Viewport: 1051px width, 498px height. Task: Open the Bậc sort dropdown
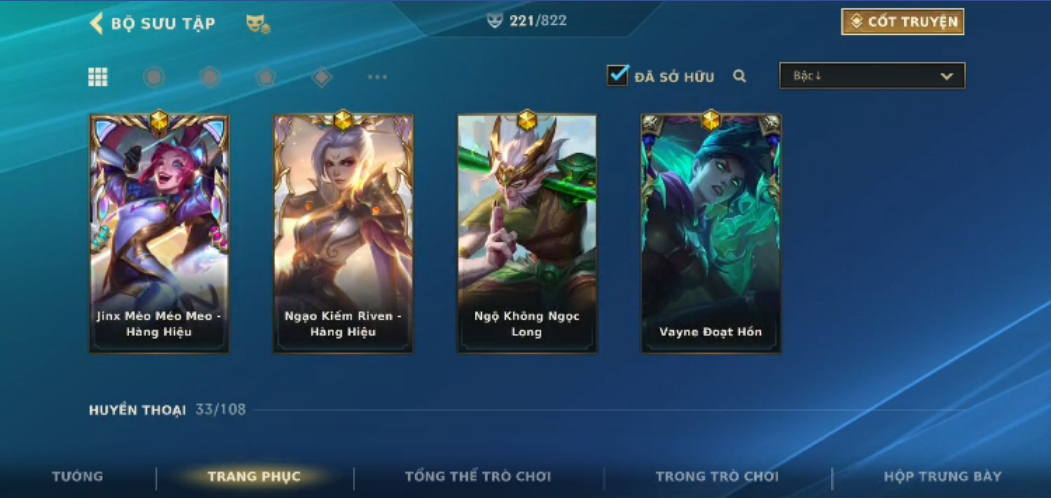click(872, 76)
